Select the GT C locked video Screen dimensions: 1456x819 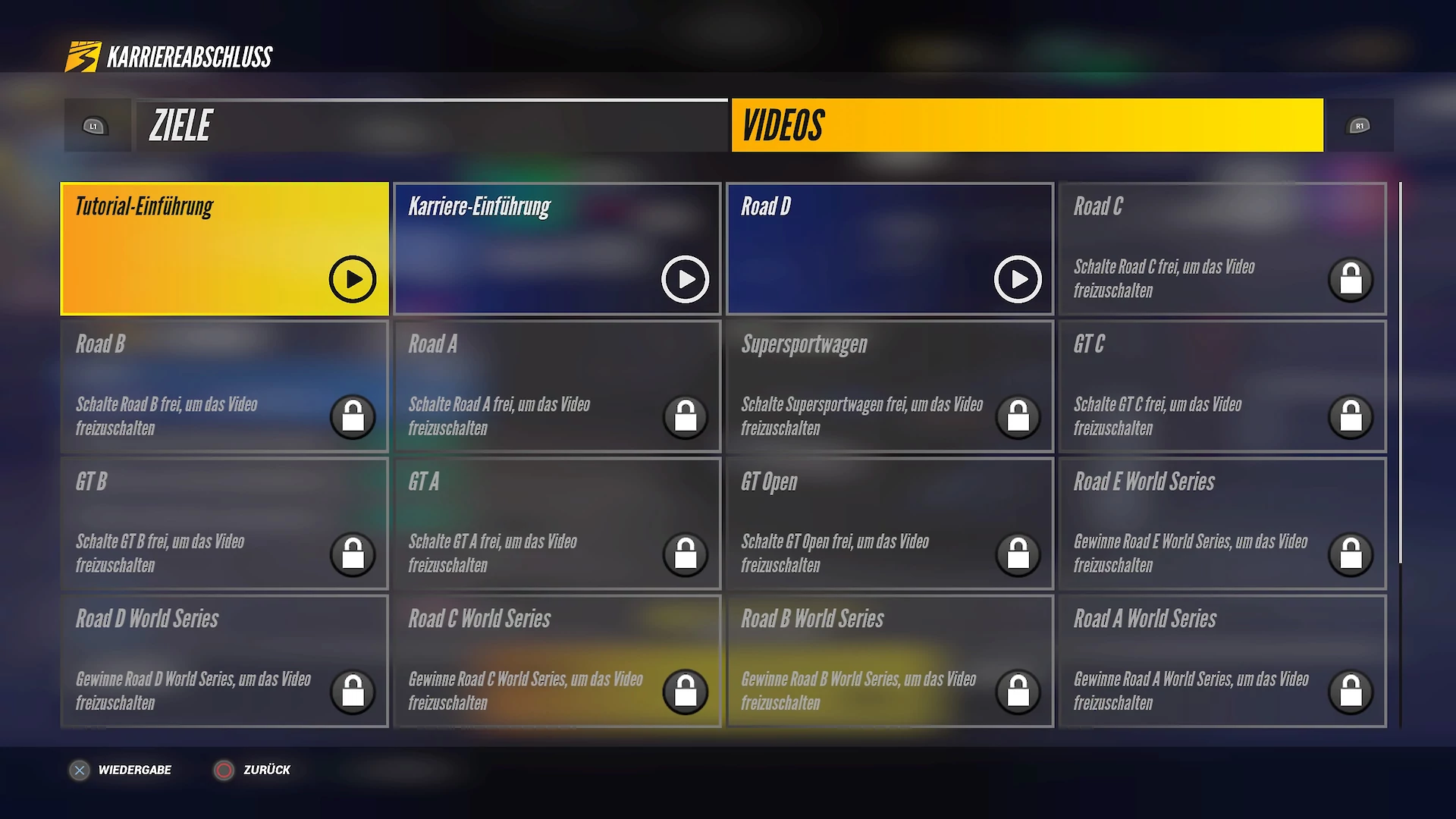pos(1222,386)
